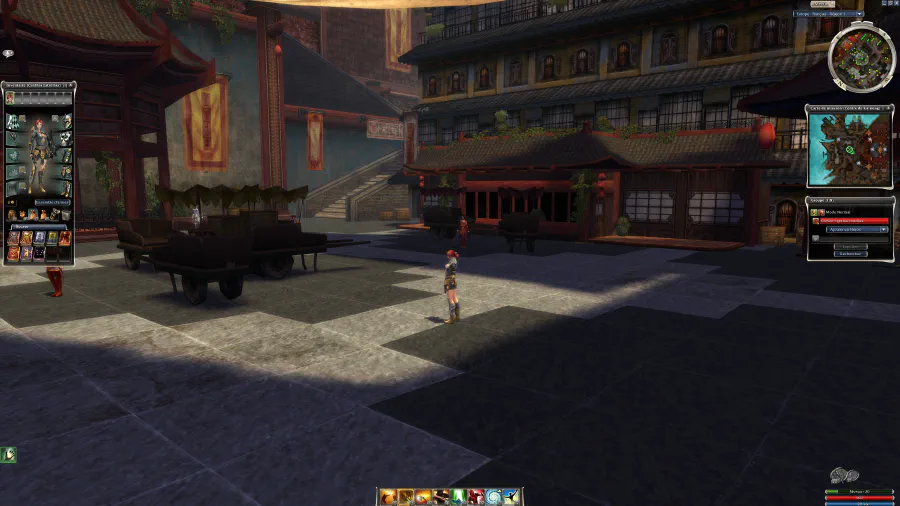Click the button below the character model
Viewport: 900px width, 506px height.
52,202
